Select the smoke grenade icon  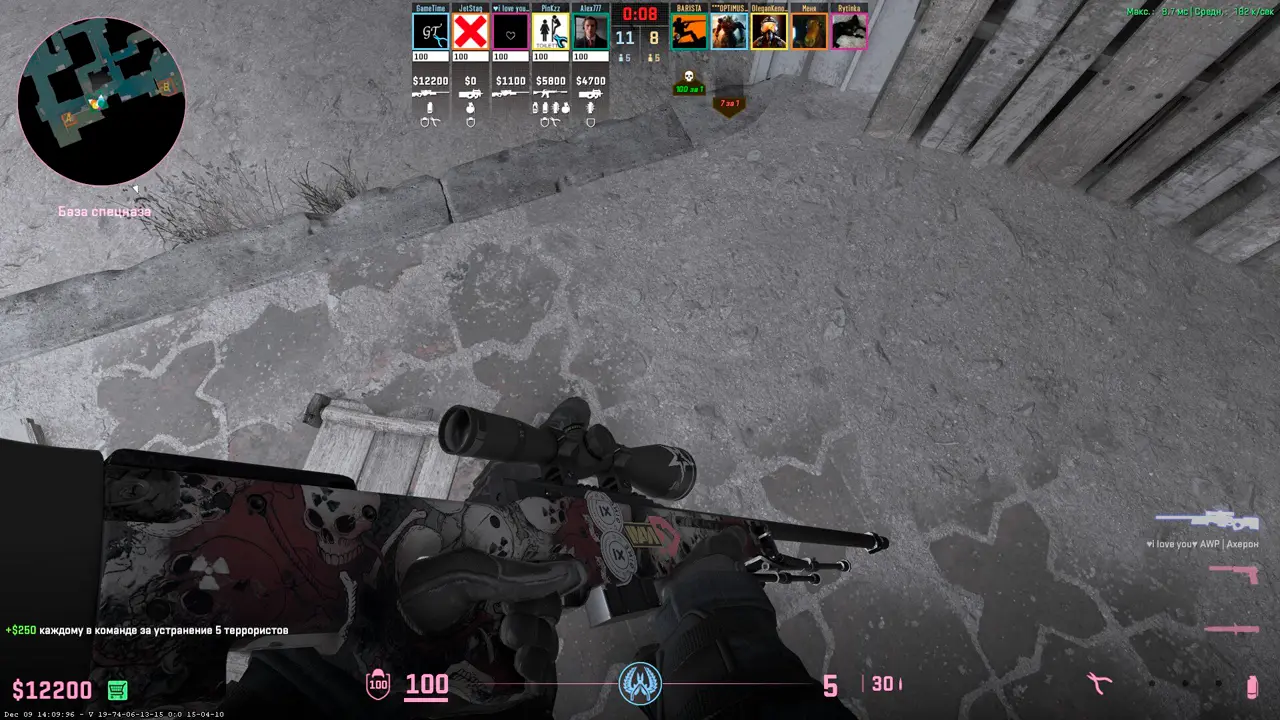1251,686
